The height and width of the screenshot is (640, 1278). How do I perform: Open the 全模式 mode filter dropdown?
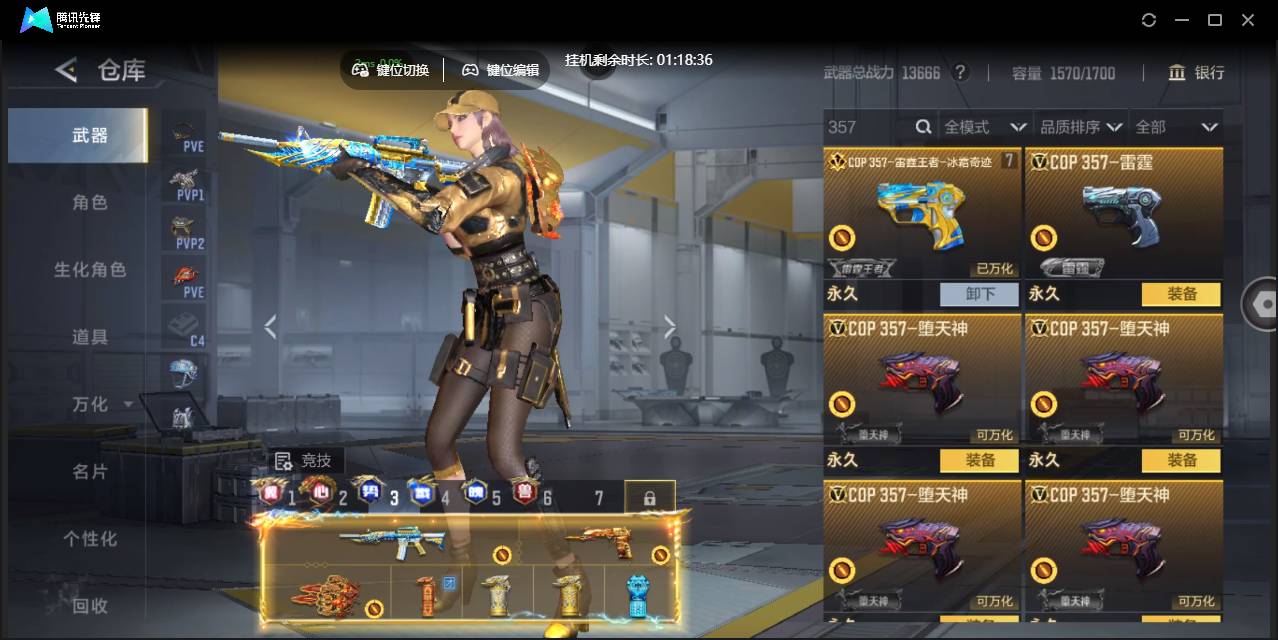(x=985, y=127)
